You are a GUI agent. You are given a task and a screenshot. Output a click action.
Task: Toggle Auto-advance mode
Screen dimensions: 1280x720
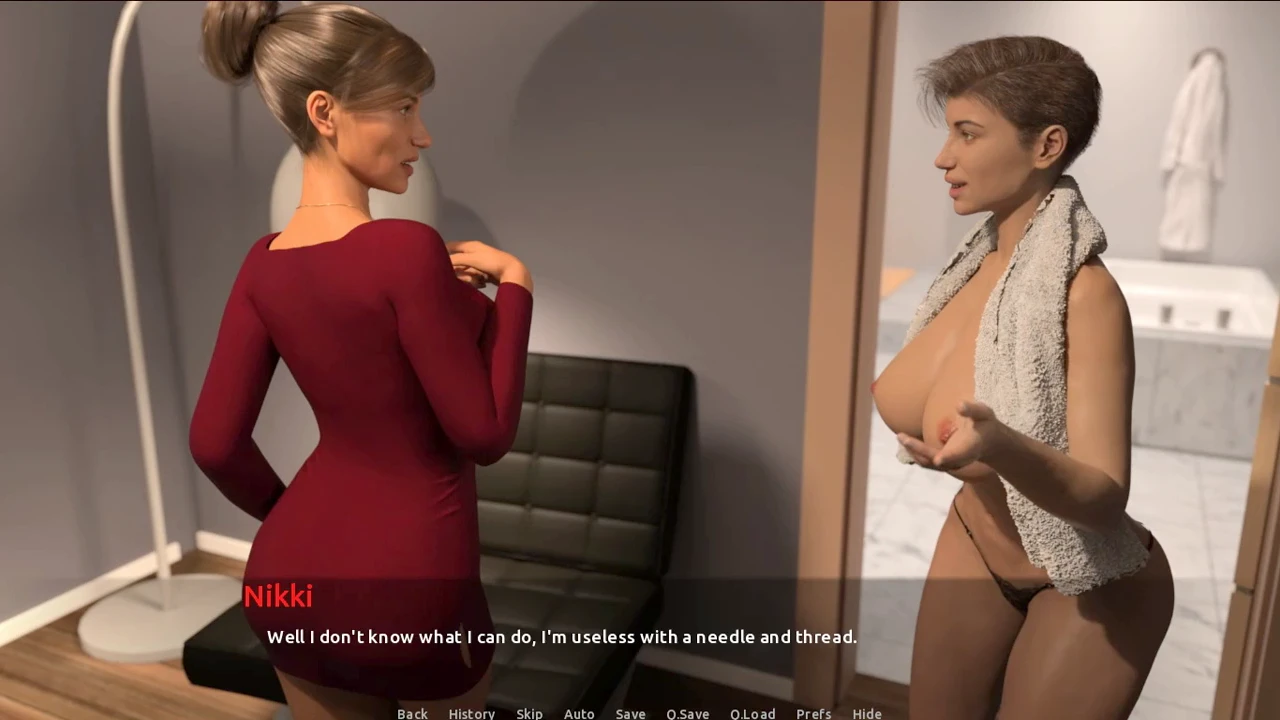[579, 713]
